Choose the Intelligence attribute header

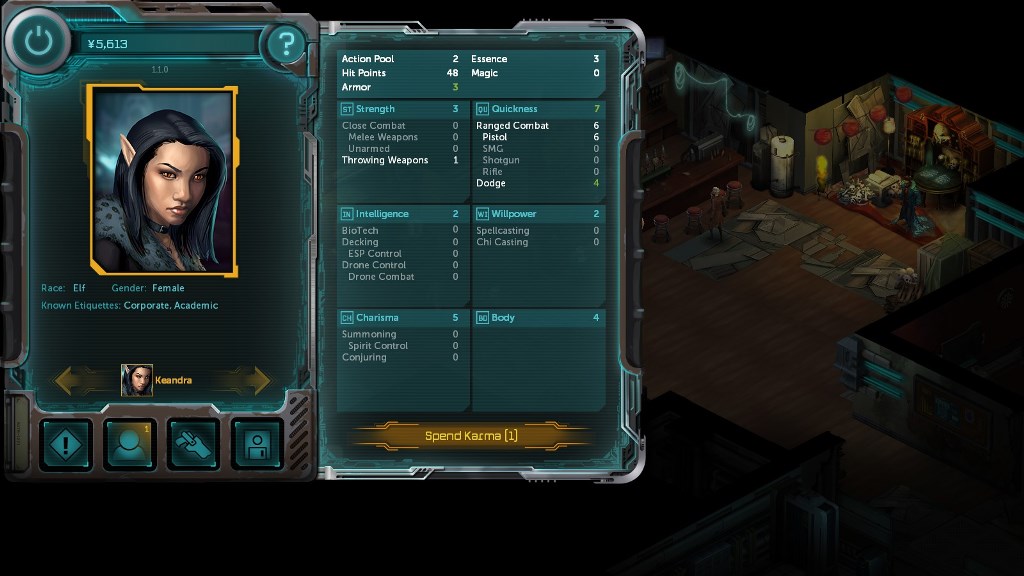click(x=402, y=214)
